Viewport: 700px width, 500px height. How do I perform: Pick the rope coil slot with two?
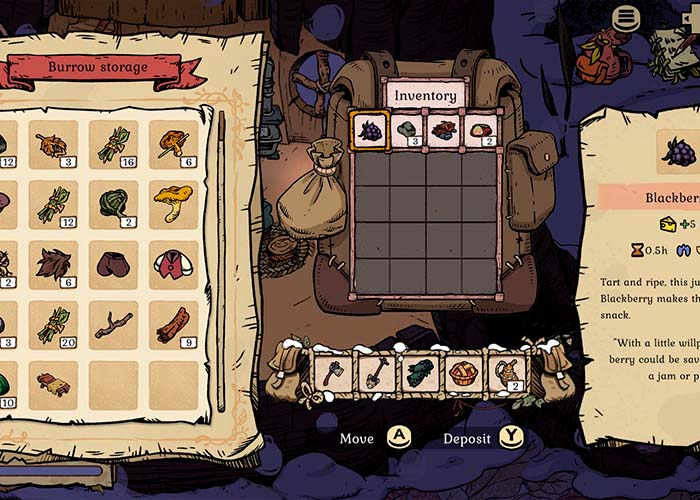[x=504, y=372]
